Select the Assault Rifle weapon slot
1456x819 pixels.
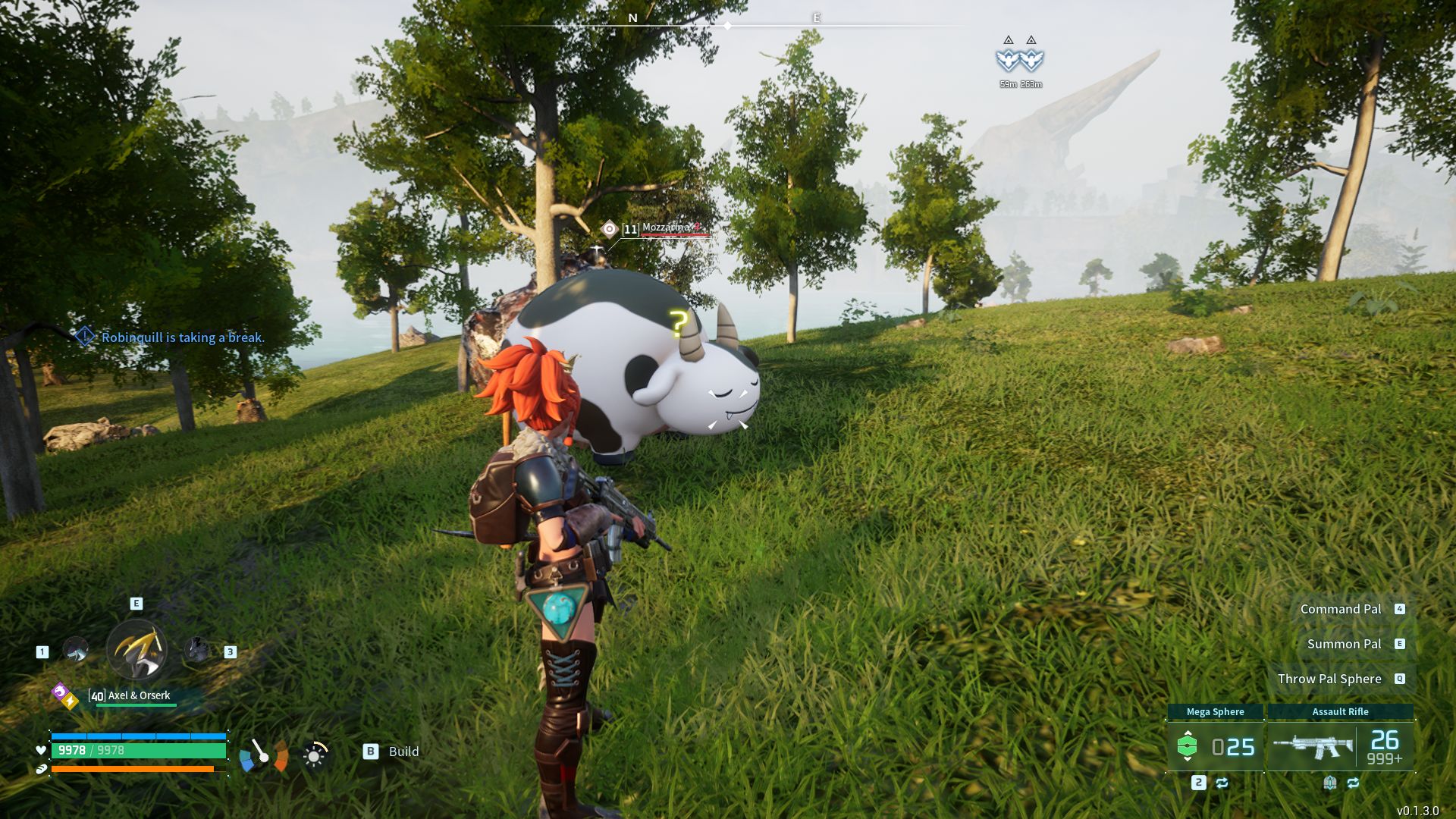(1340, 746)
